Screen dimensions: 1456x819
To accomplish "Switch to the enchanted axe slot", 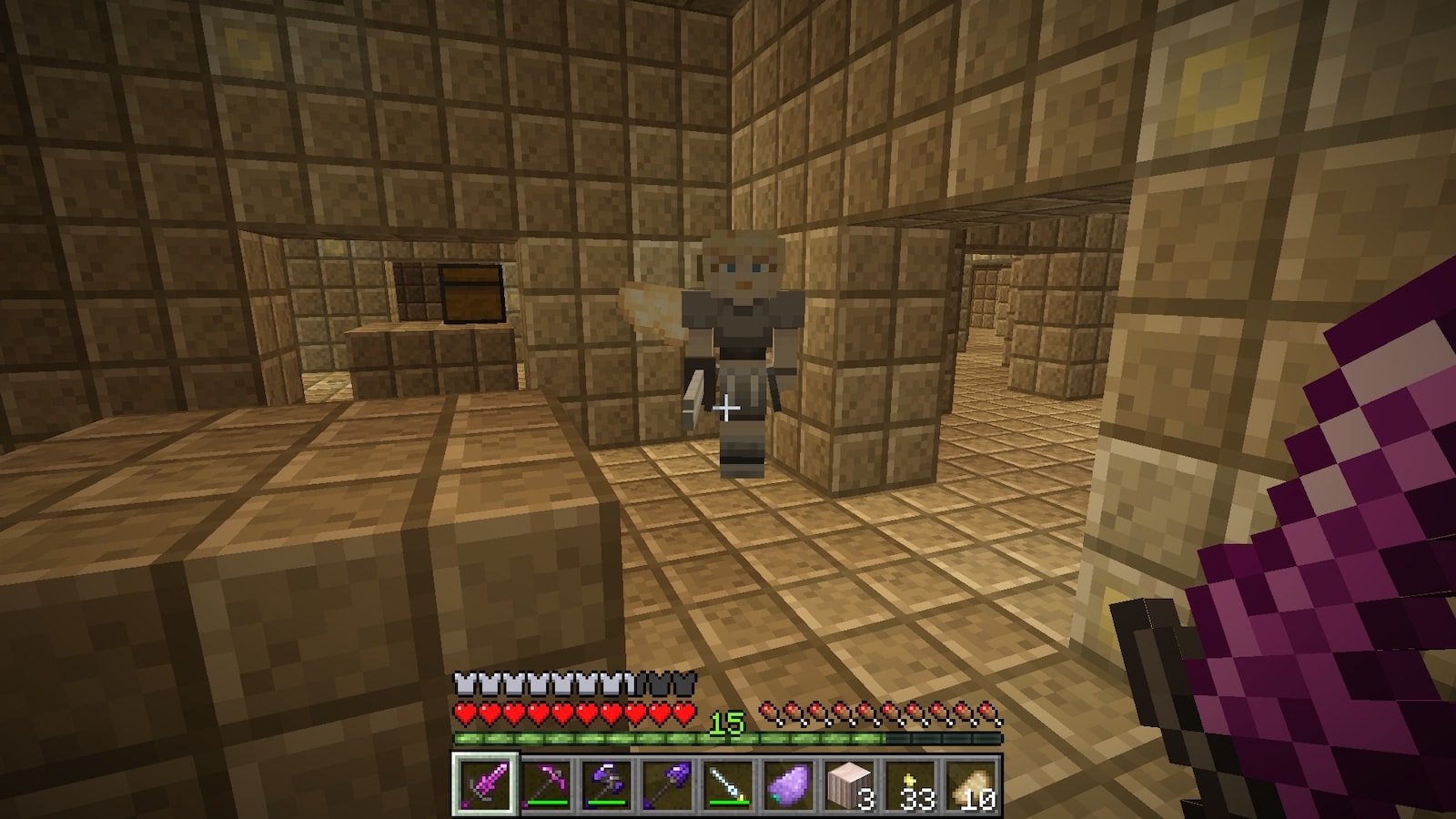I will tap(607, 784).
